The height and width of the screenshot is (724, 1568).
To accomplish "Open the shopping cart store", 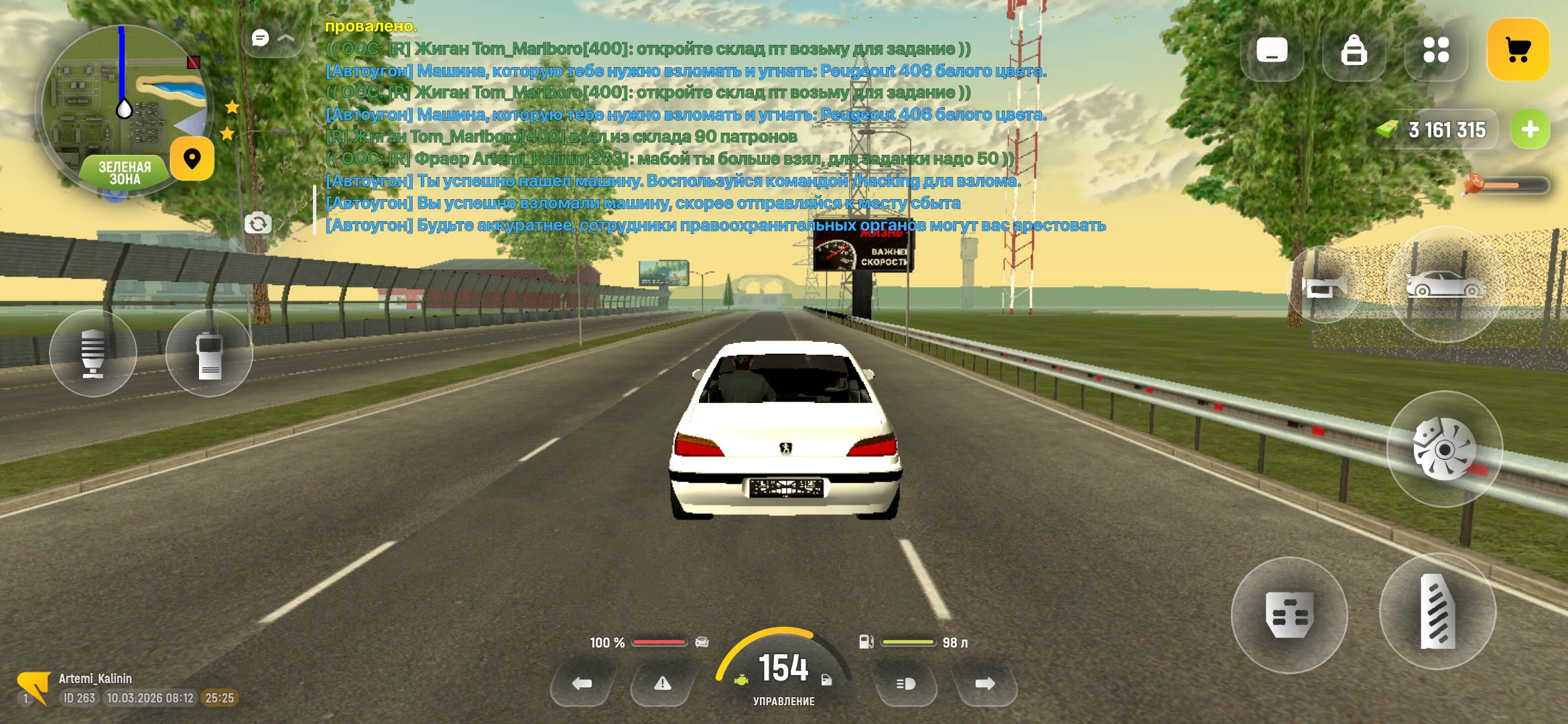I will pos(1519,48).
